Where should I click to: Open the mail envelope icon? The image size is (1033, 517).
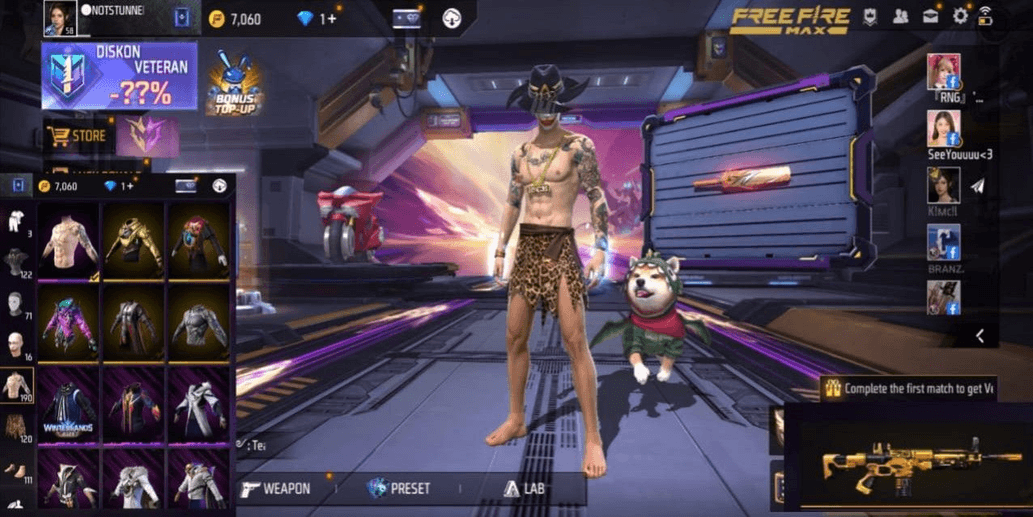click(x=931, y=17)
